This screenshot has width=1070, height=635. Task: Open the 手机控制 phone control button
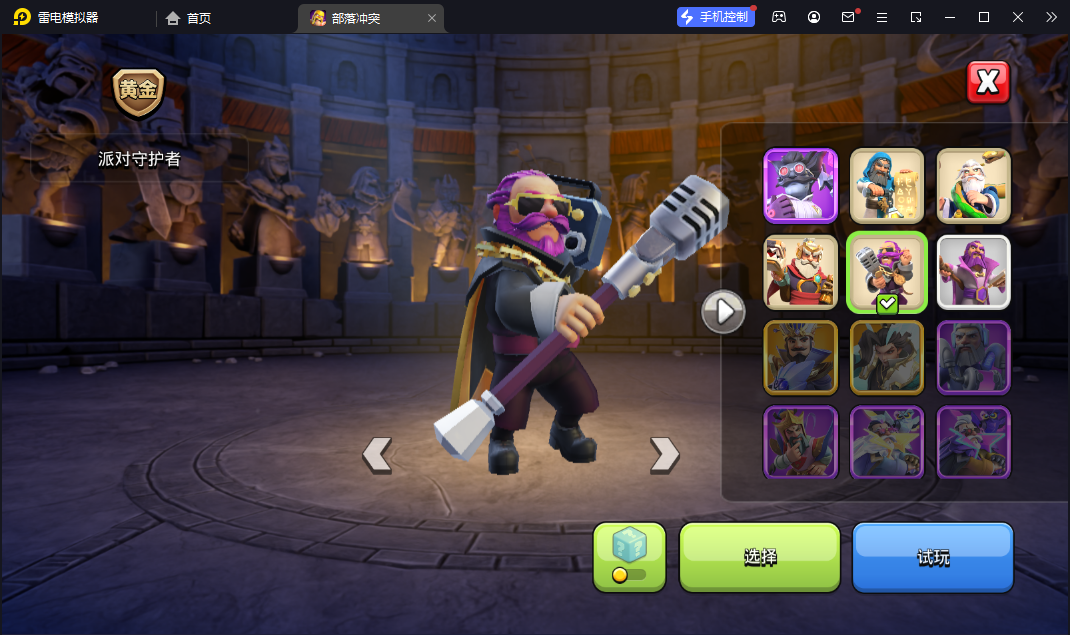tap(716, 17)
